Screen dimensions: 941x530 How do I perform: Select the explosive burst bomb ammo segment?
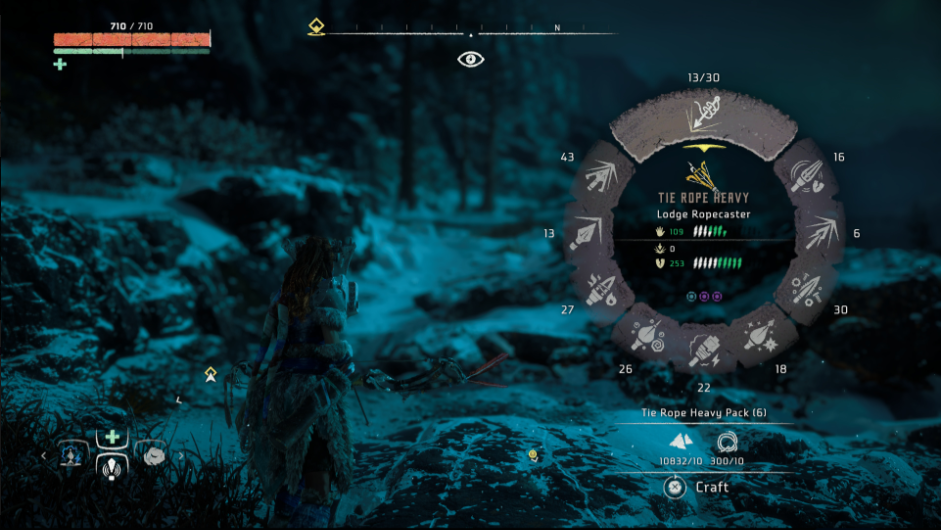[x=760, y=333]
